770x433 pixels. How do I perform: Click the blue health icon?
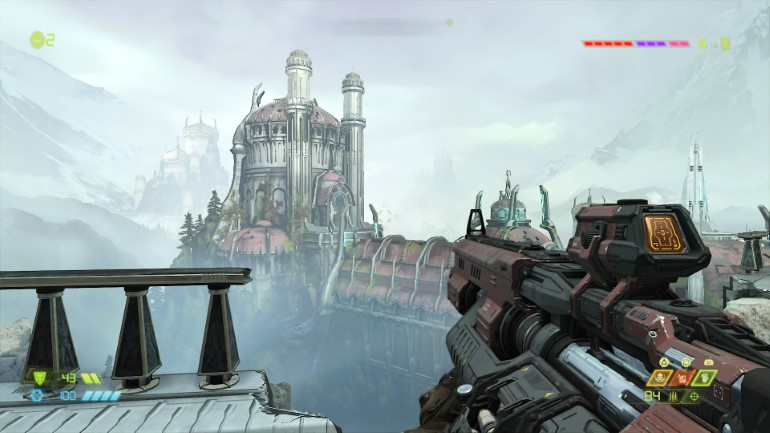(x=37, y=395)
